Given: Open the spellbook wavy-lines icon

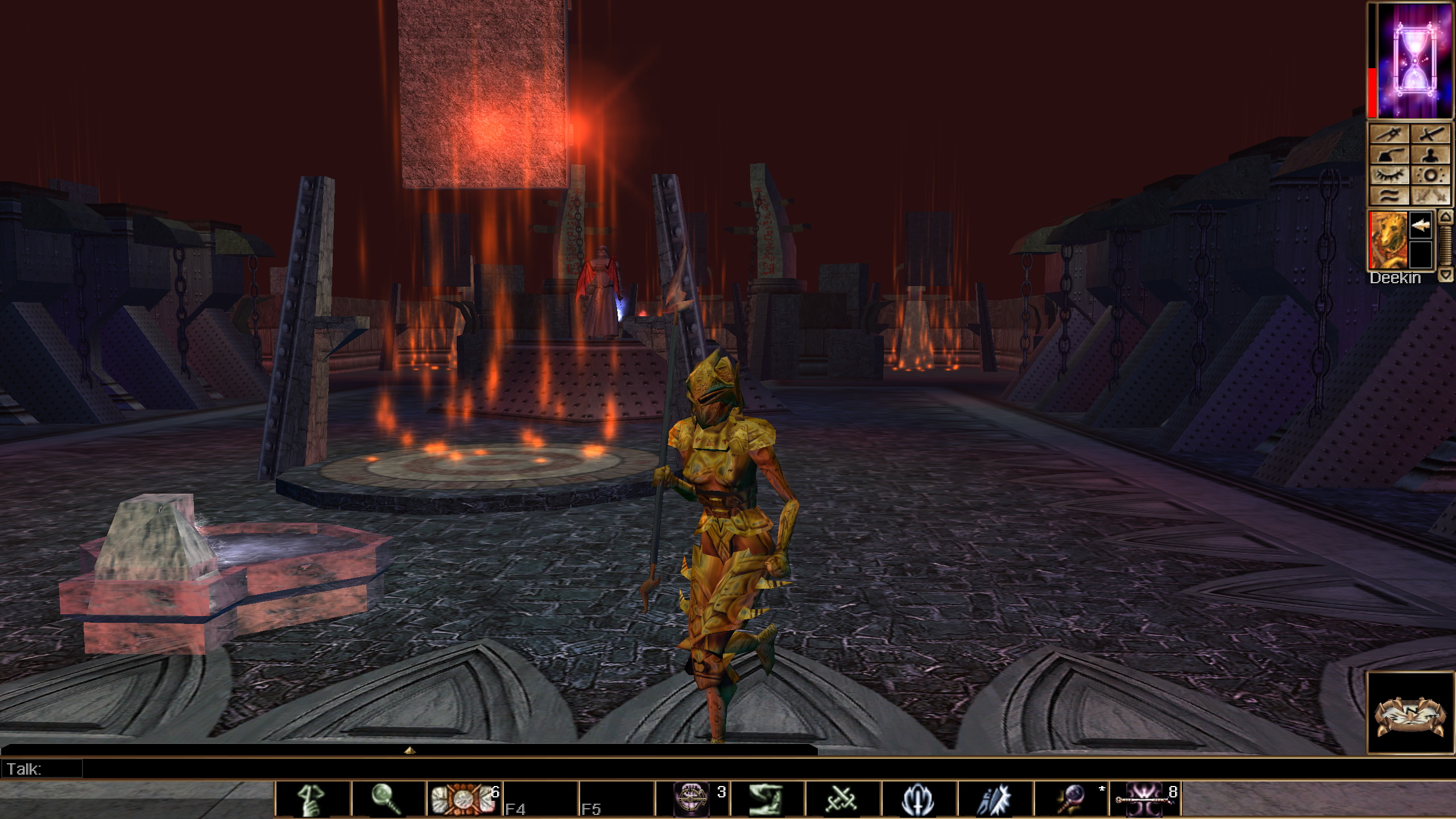Looking at the screenshot, I should 1390,195.
